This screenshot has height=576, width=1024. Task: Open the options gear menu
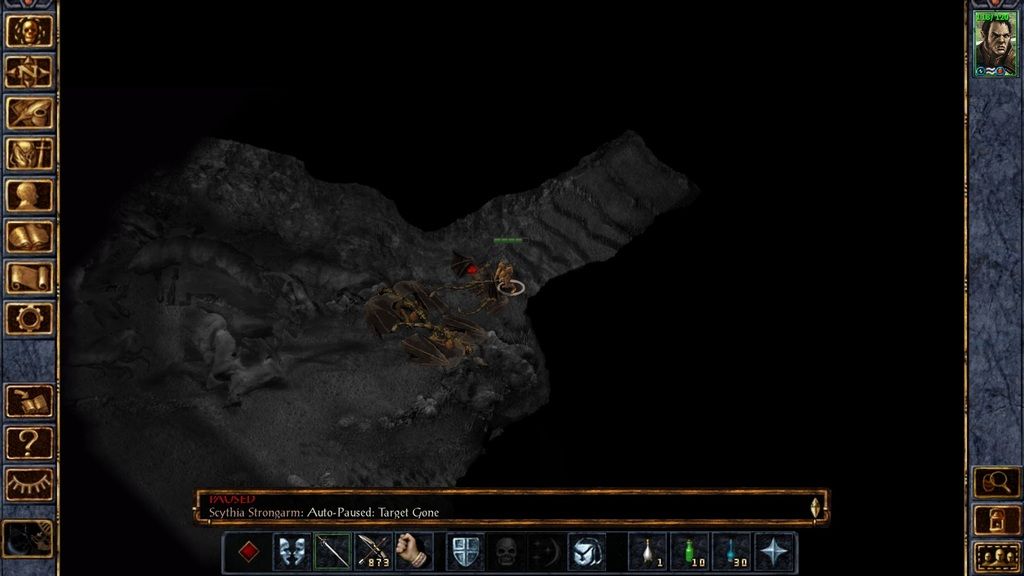pyautogui.click(x=29, y=319)
